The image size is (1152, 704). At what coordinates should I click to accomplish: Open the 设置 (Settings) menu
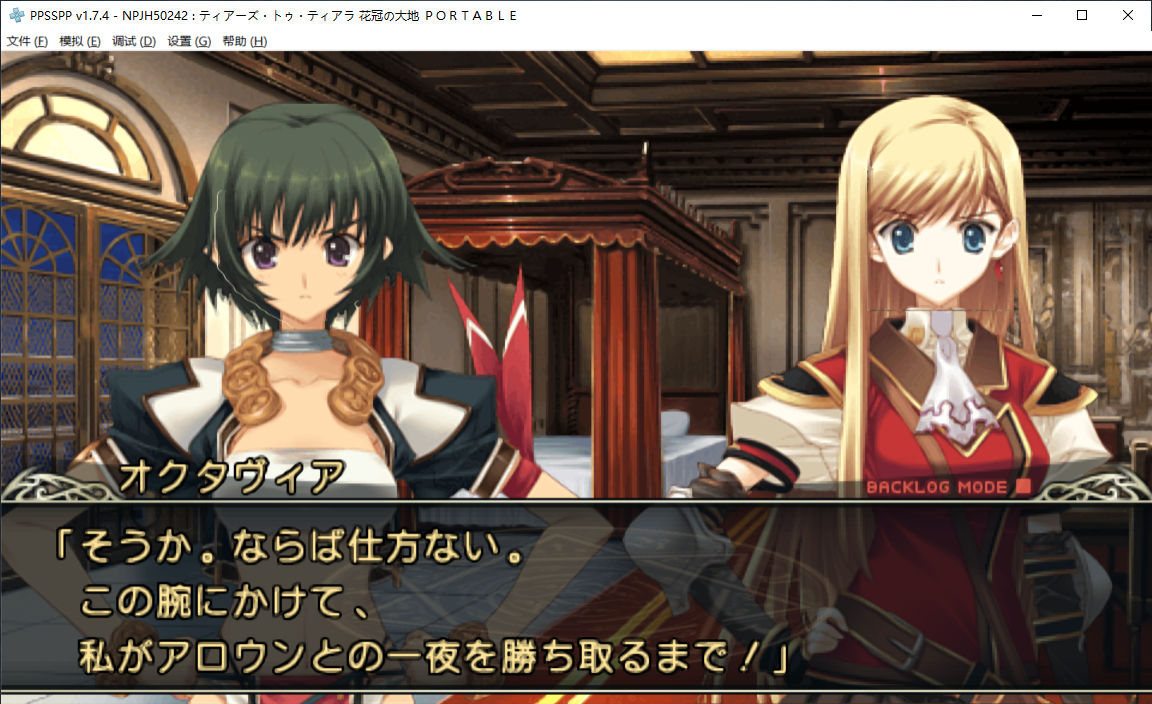(x=189, y=41)
